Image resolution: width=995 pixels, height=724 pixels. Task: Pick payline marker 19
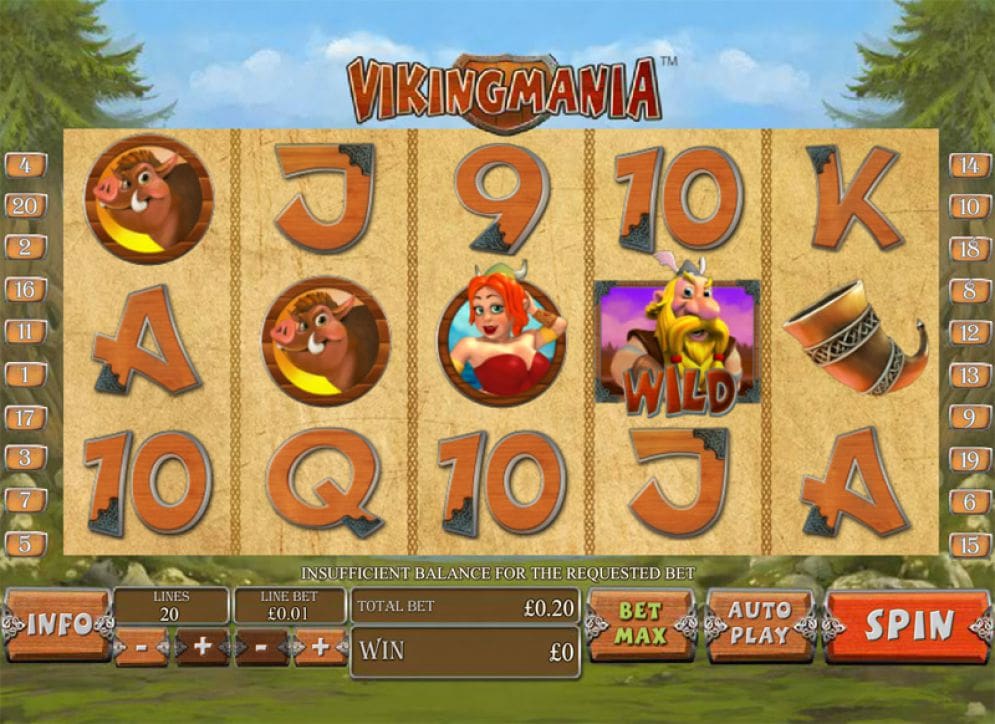coord(969,459)
